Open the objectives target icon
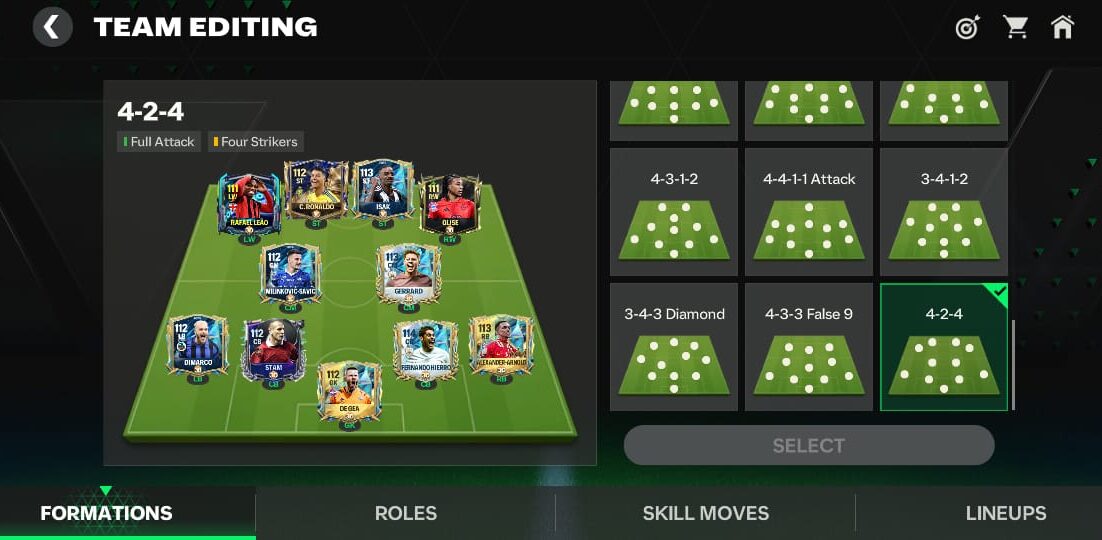Image resolution: width=1102 pixels, height=540 pixels. (967, 28)
